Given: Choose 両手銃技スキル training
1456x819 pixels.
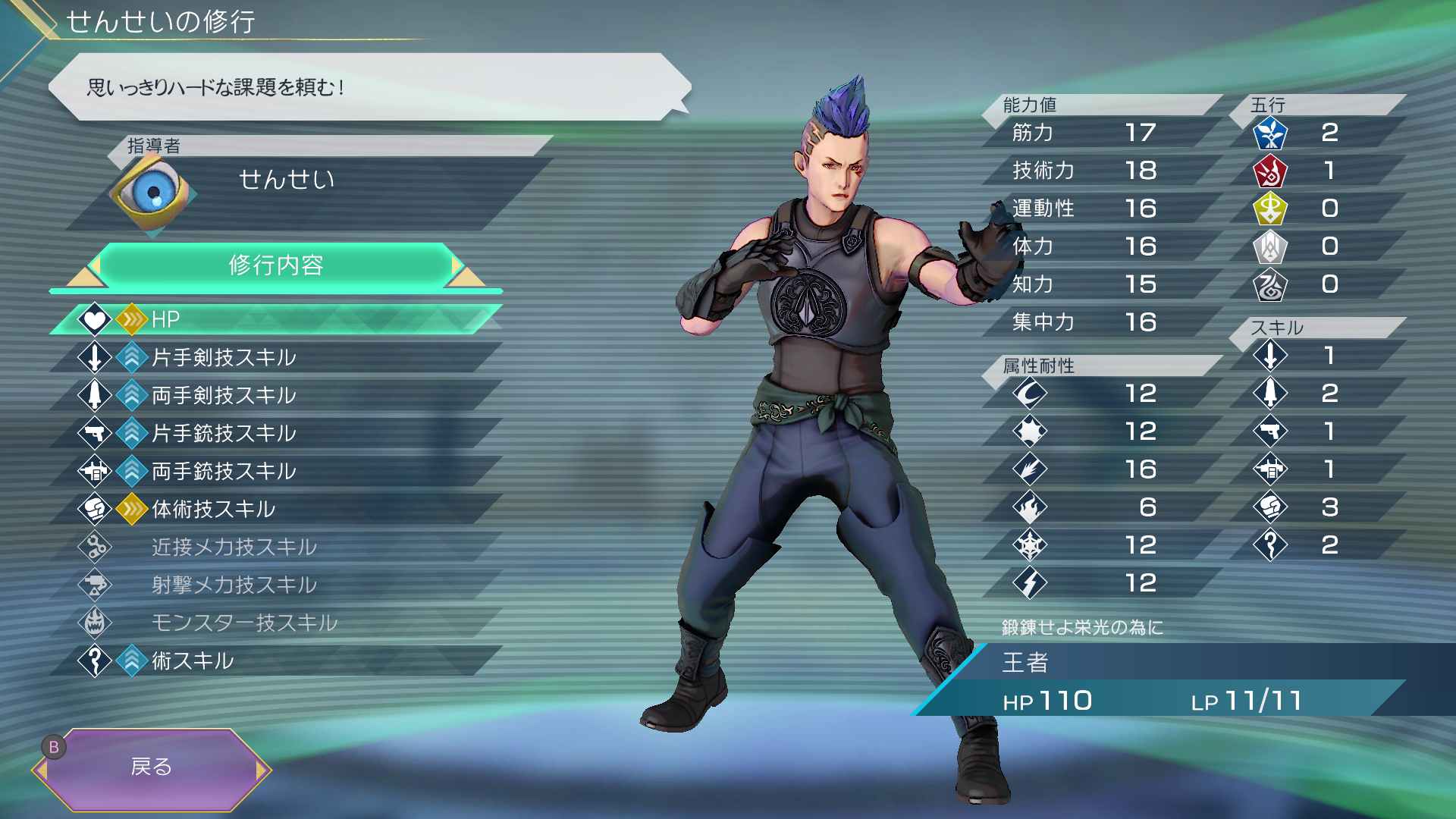Looking at the screenshot, I should (x=277, y=471).
